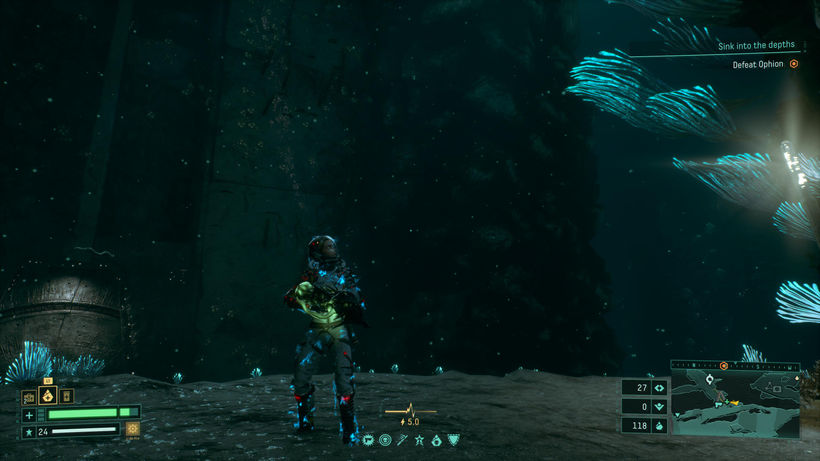The width and height of the screenshot is (820, 461).
Task: Click the orange objective marker on the compass
Action: click(x=724, y=365)
